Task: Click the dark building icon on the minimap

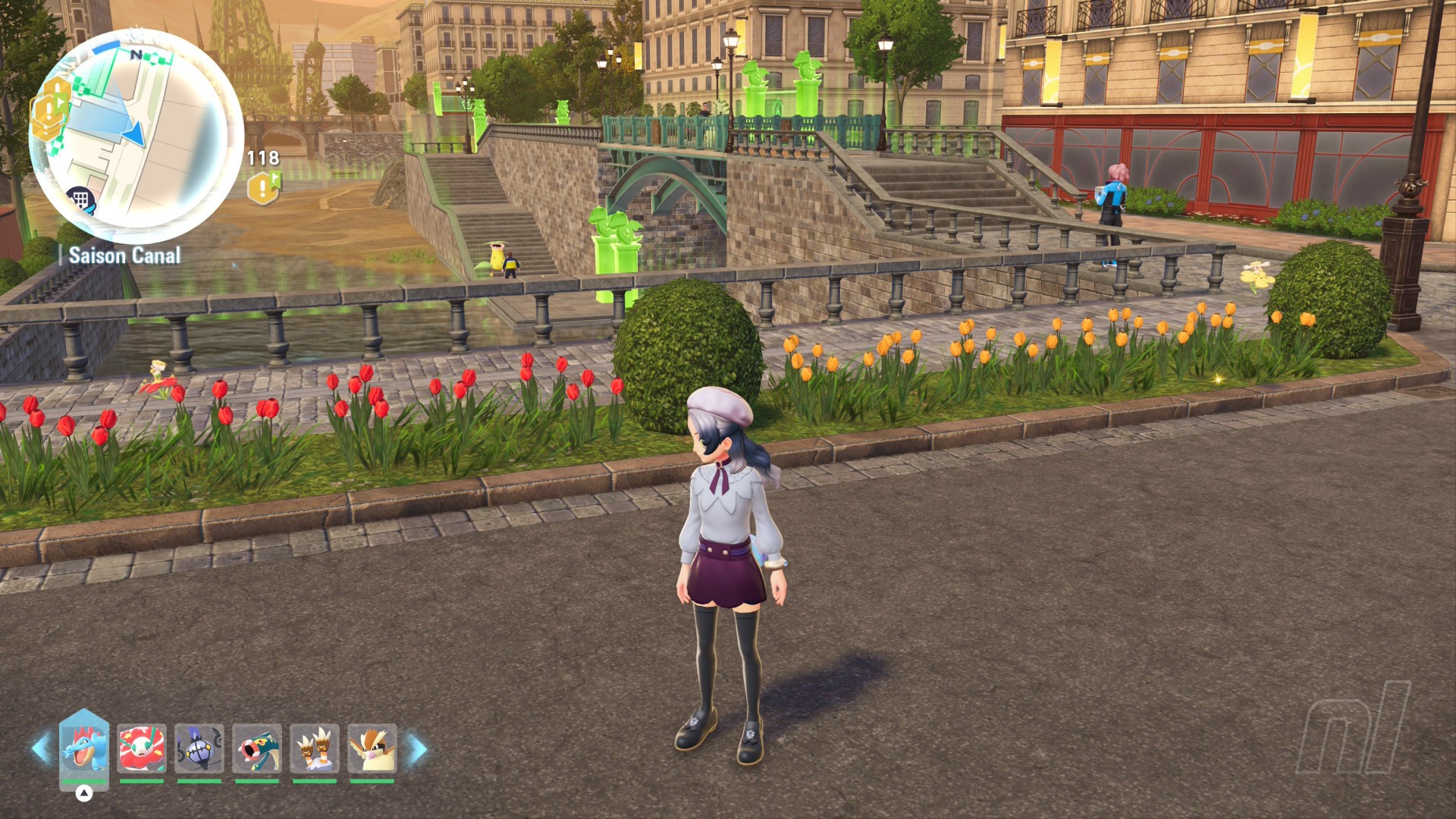Action: click(x=80, y=200)
